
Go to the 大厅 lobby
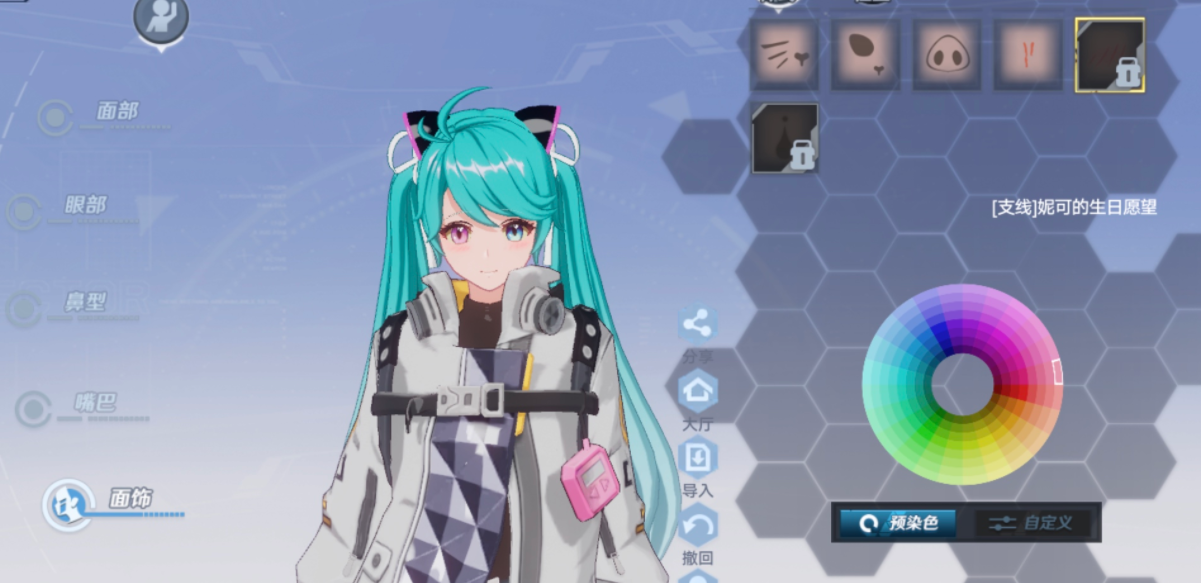pos(697,390)
